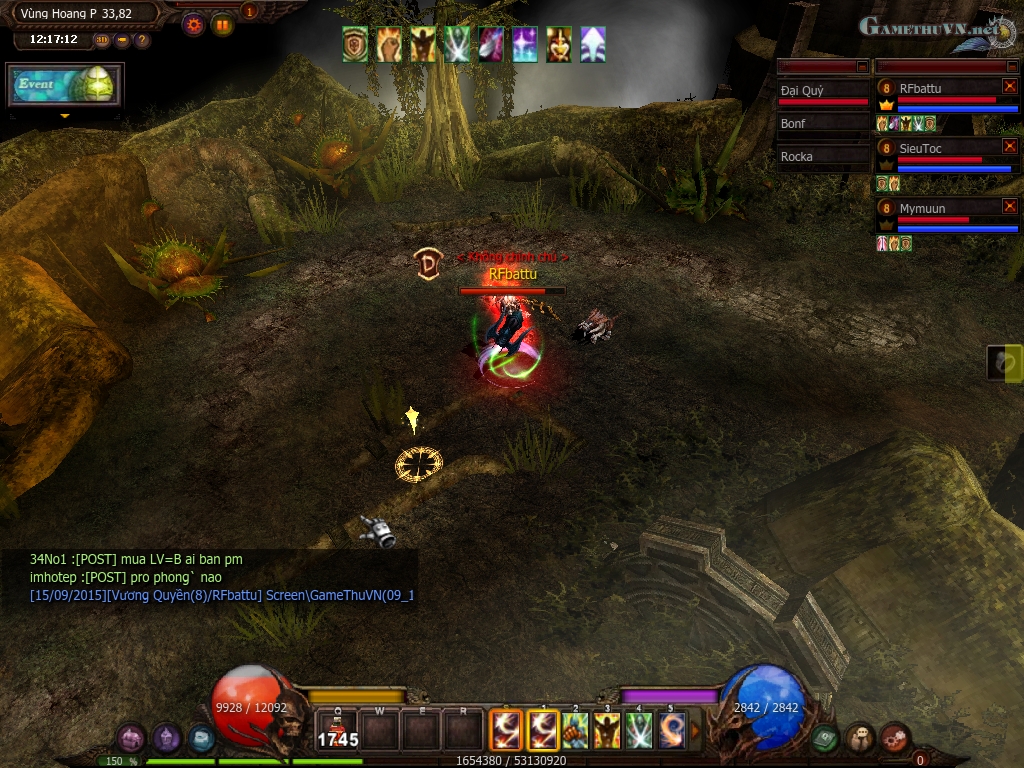
Task: Select Rocka in the left list
Action: pyautogui.click(x=823, y=157)
